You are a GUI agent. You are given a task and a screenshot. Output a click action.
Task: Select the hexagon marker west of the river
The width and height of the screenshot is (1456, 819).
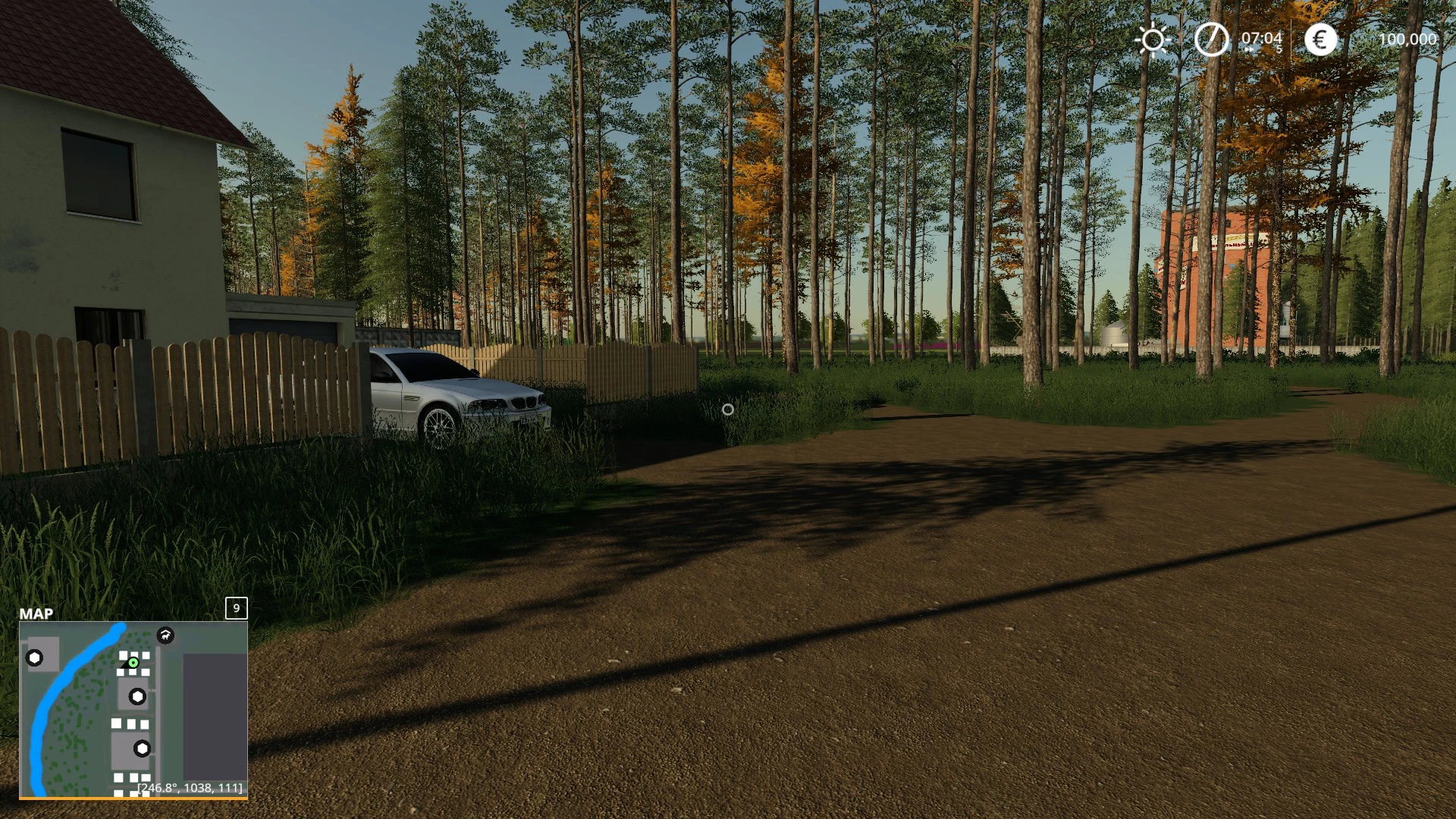[x=35, y=657]
